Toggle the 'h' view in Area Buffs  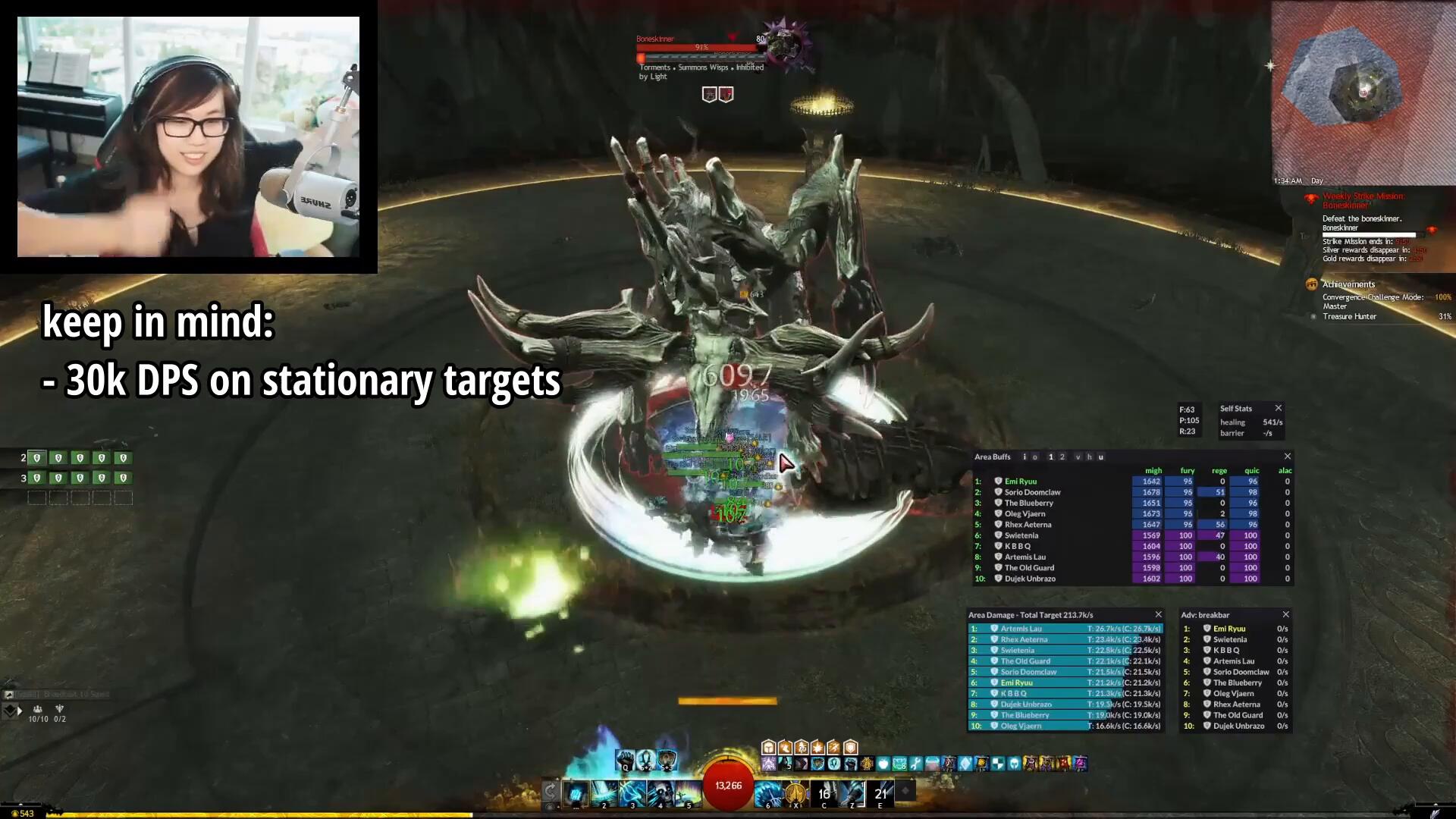1090,457
